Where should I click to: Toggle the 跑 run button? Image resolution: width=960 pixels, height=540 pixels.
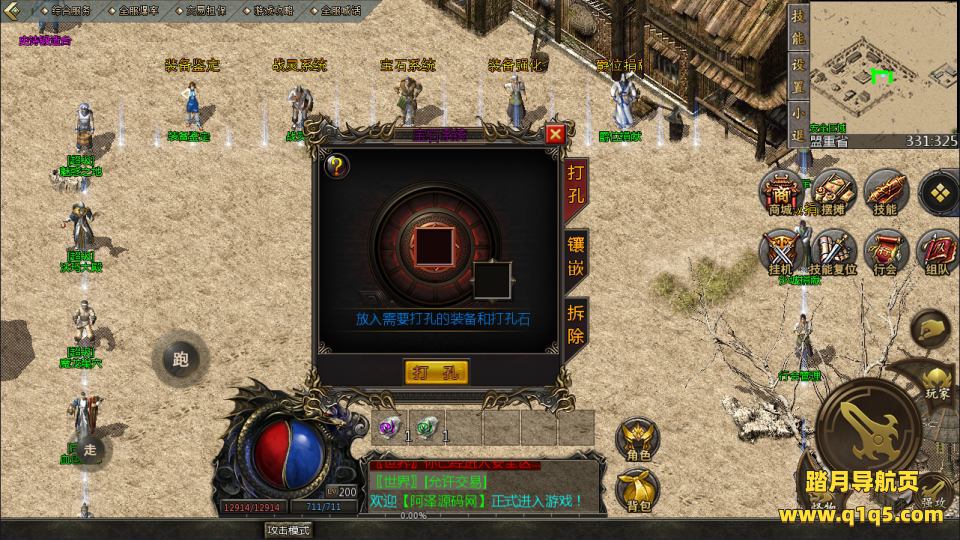180,359
